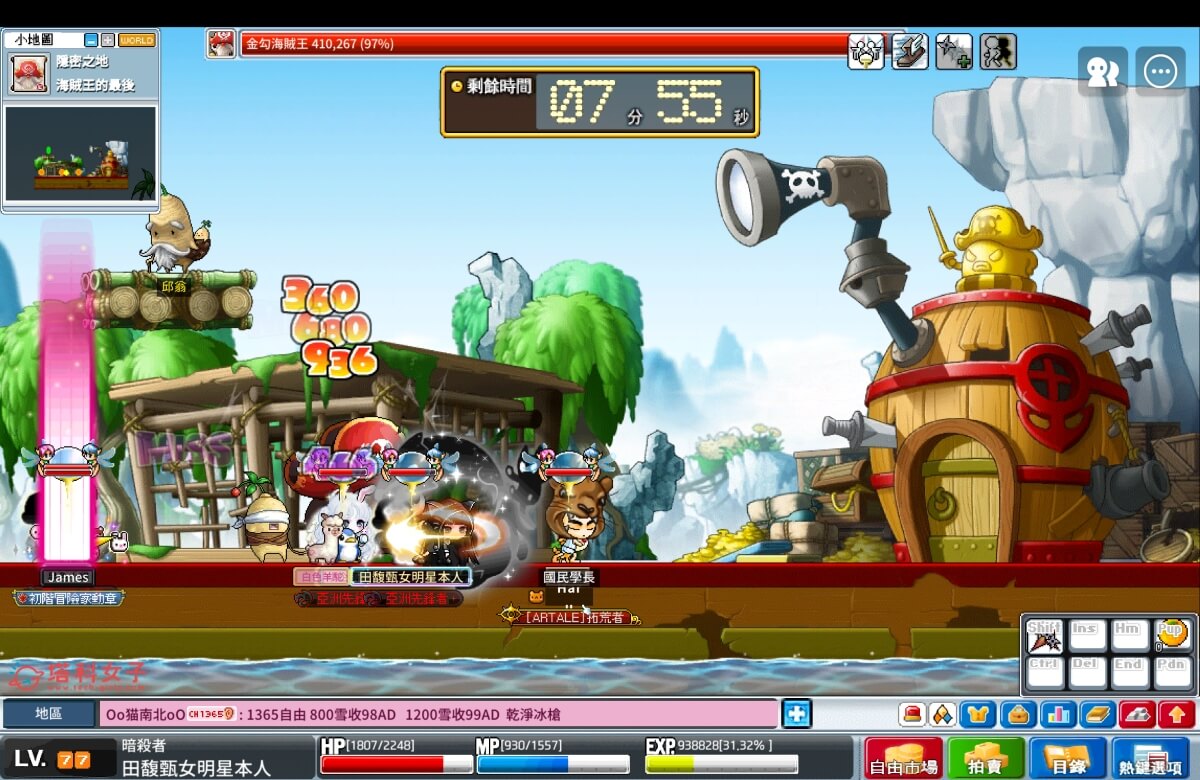Click the red siren icon

tap(911, 714)
